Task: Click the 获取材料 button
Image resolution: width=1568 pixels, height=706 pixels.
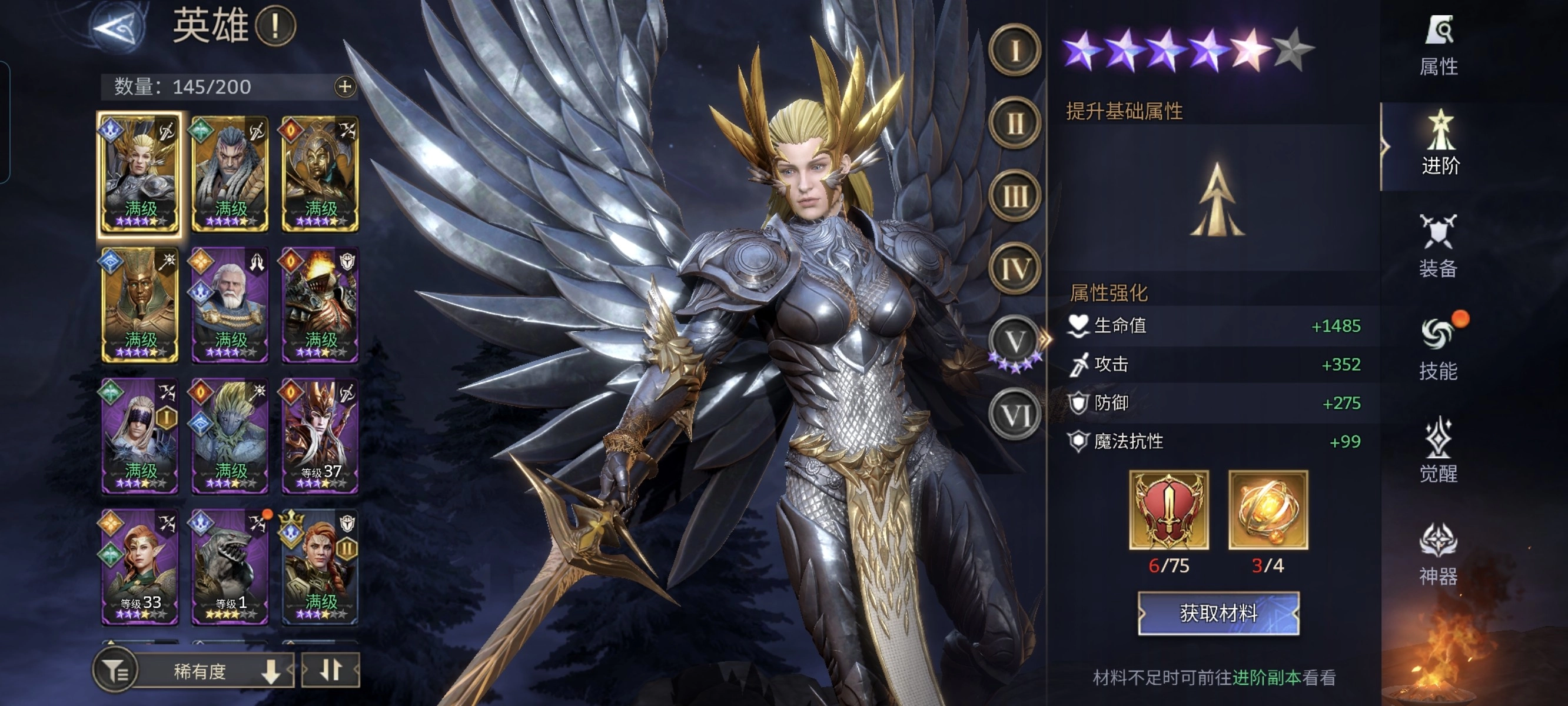Action: [1218, 614]
